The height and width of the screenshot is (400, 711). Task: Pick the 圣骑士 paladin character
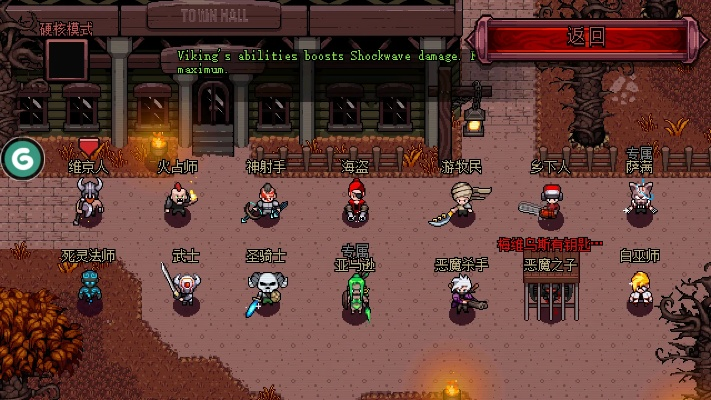[267, 290]
